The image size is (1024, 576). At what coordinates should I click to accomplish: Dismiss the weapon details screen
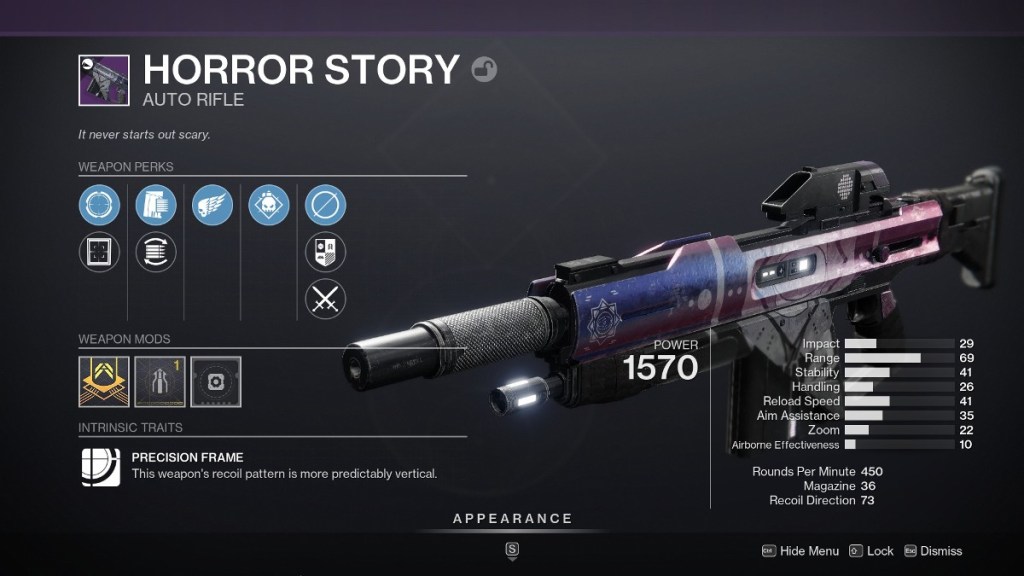point(932,551)
